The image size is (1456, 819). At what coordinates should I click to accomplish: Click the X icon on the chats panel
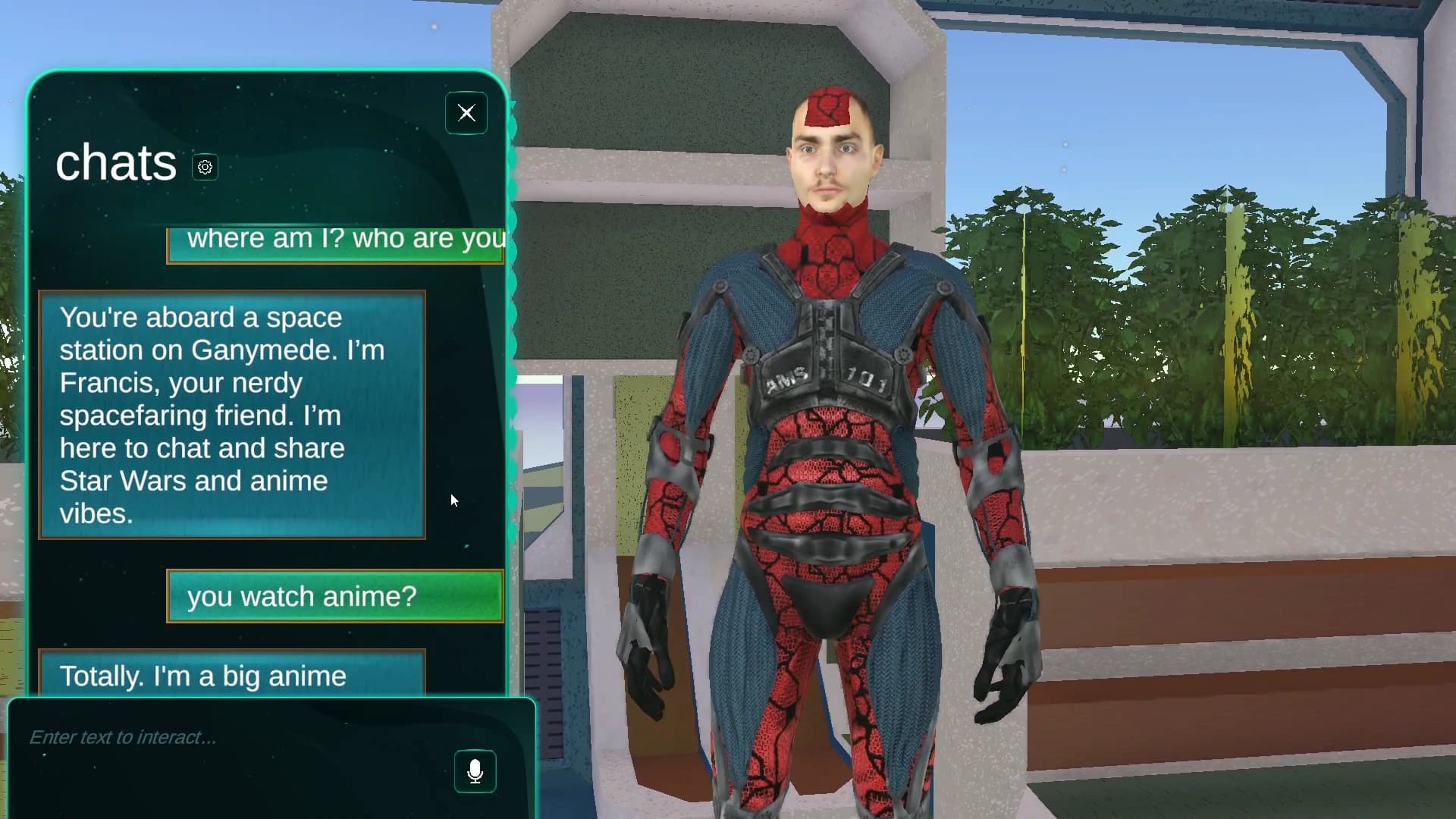click(466, 113)
